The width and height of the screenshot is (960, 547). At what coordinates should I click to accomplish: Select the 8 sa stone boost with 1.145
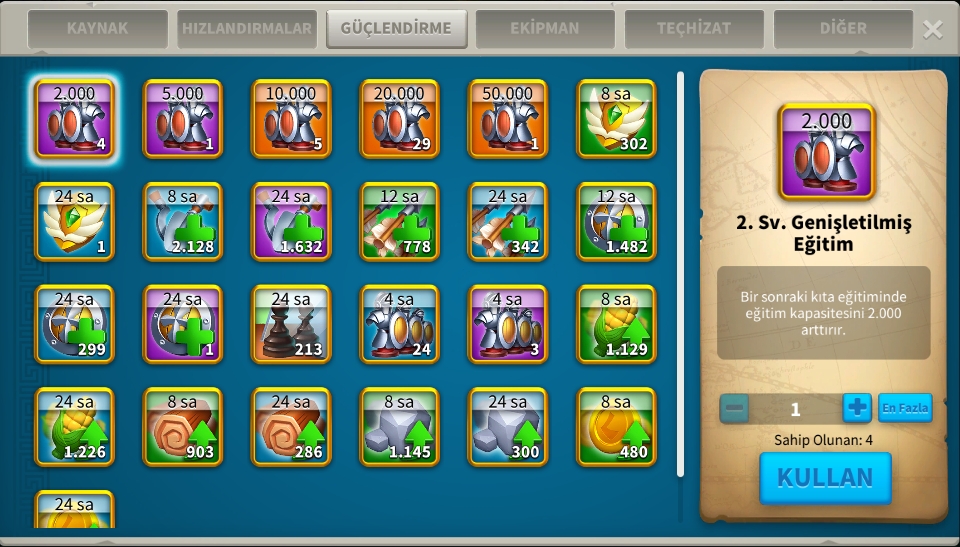[x=399, y=427]
